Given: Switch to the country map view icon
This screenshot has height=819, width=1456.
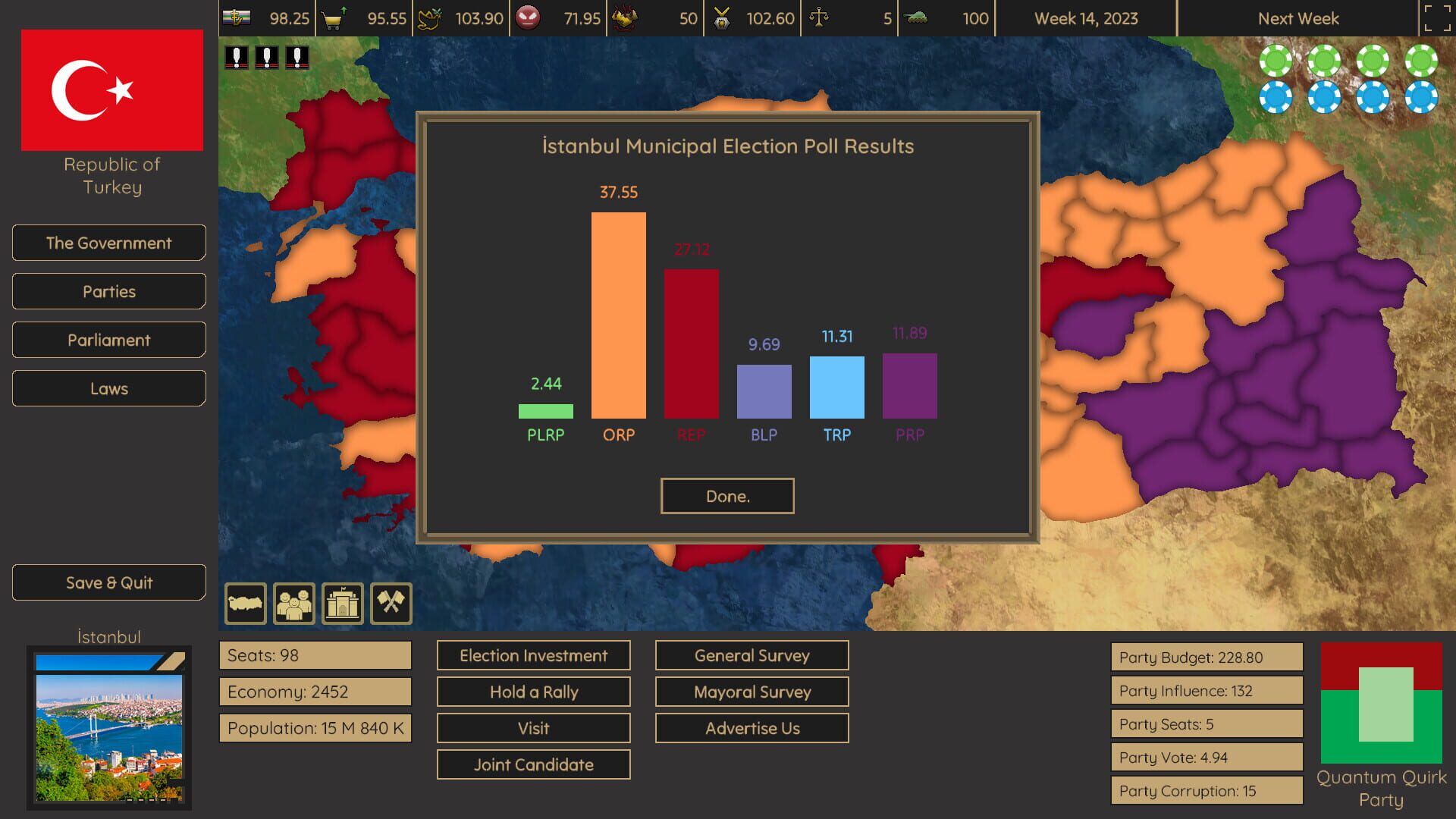Looking at the screenshot, I should [x=246, y=602].
